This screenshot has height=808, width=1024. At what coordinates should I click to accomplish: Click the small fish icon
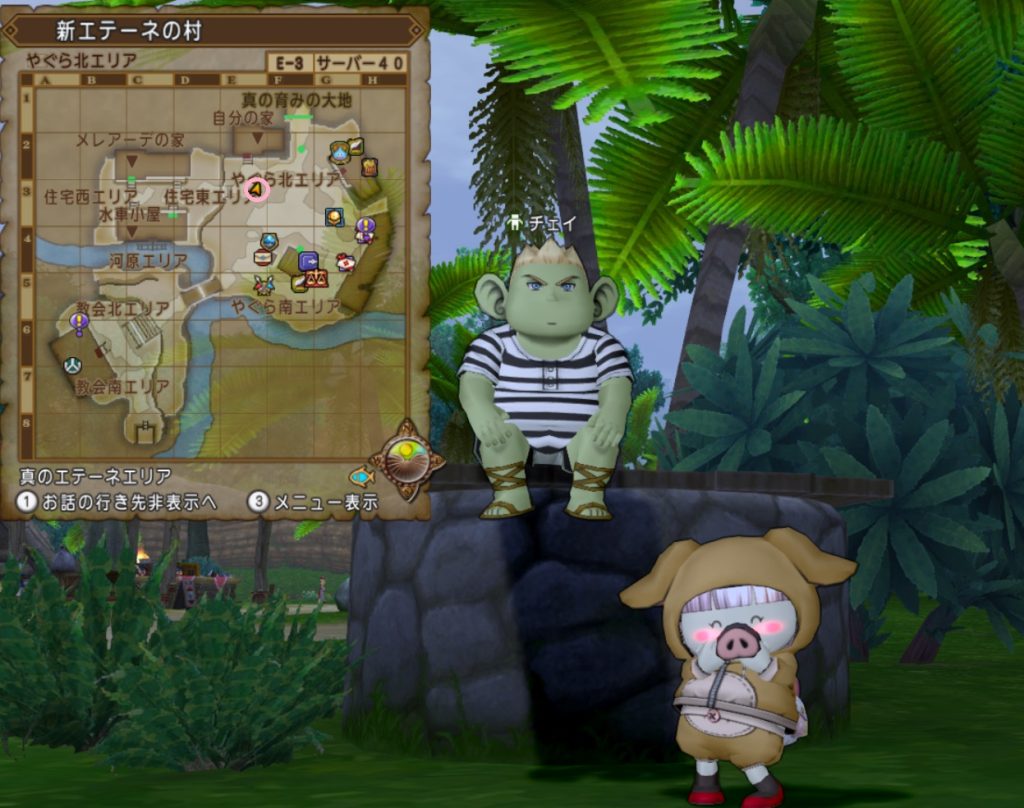362,476
